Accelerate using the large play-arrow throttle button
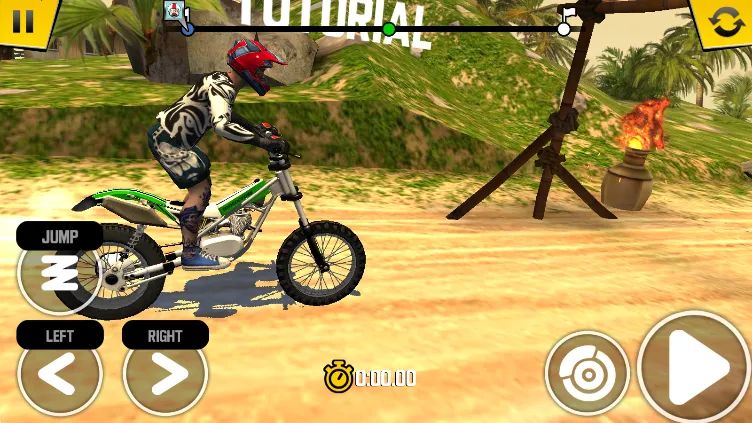Screen dimensions: 752x423 click(696, 369)
